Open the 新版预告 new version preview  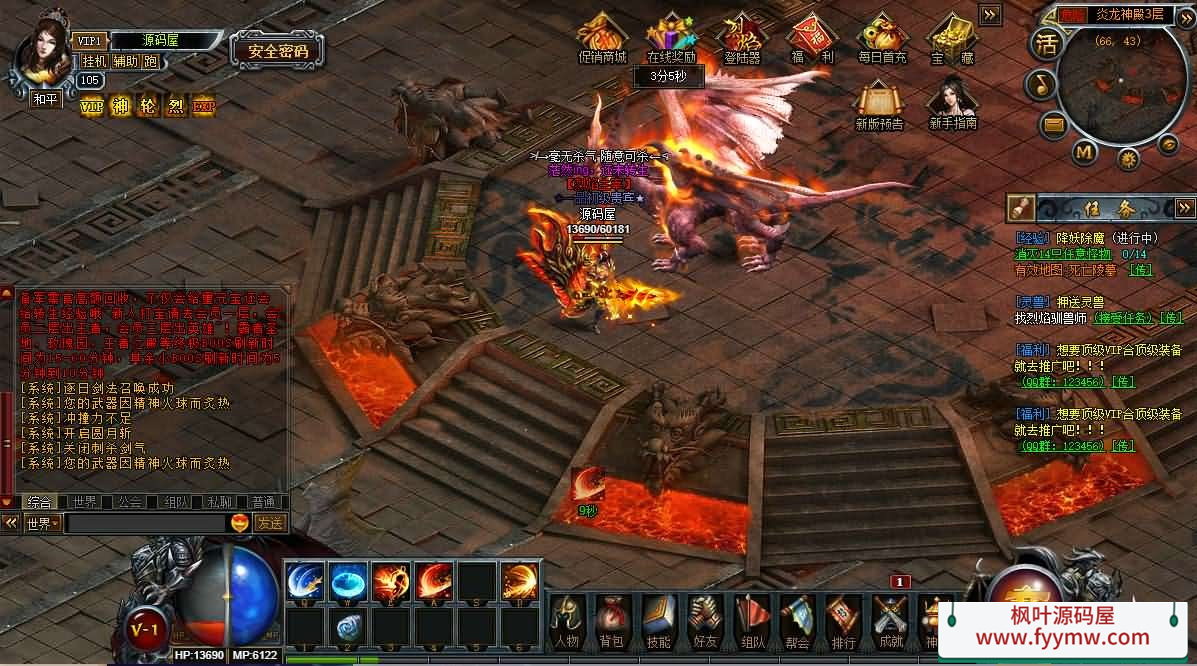[x=879, y=104]
